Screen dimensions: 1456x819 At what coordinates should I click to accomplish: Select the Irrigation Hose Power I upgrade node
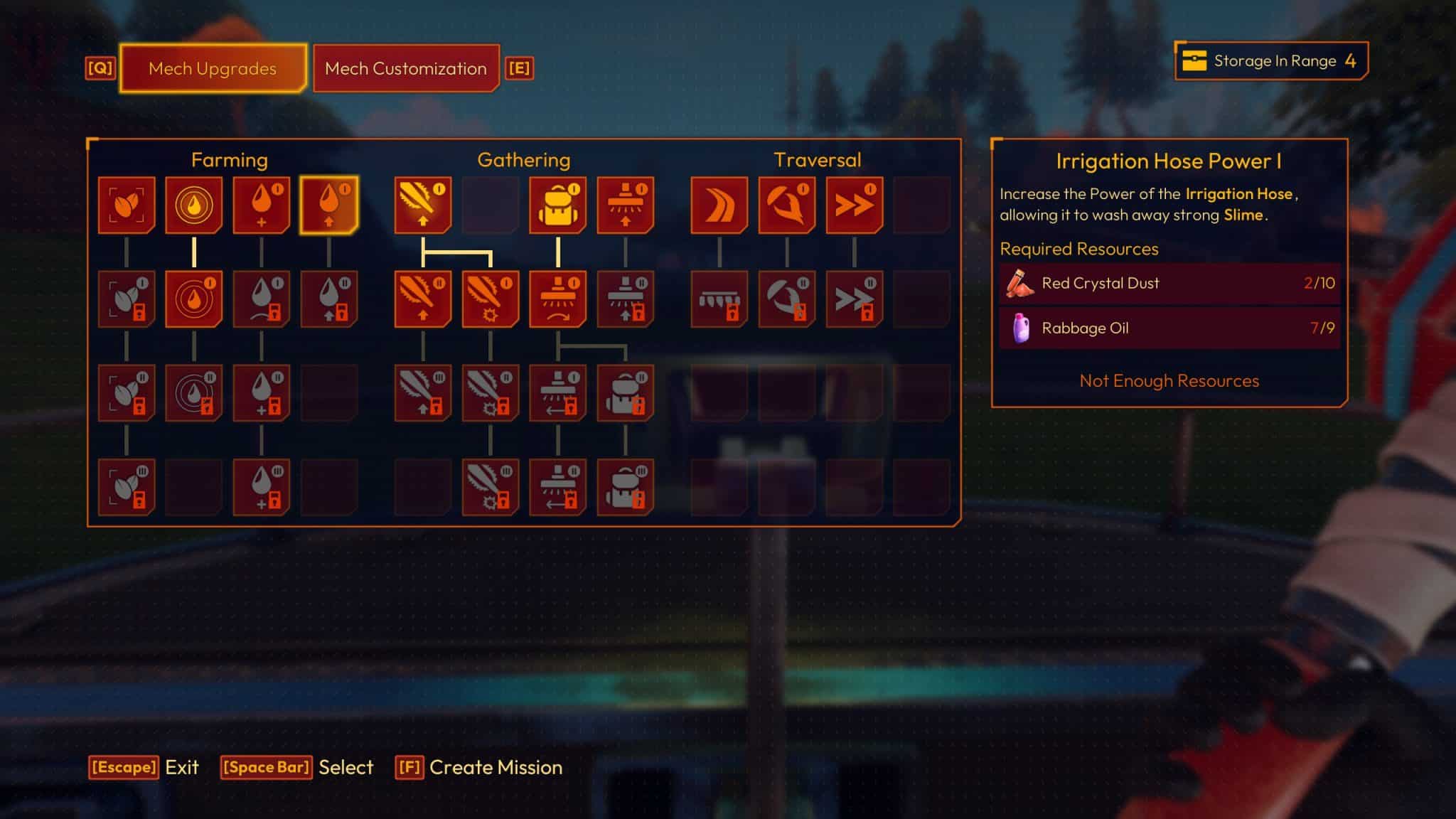point(328,206)
